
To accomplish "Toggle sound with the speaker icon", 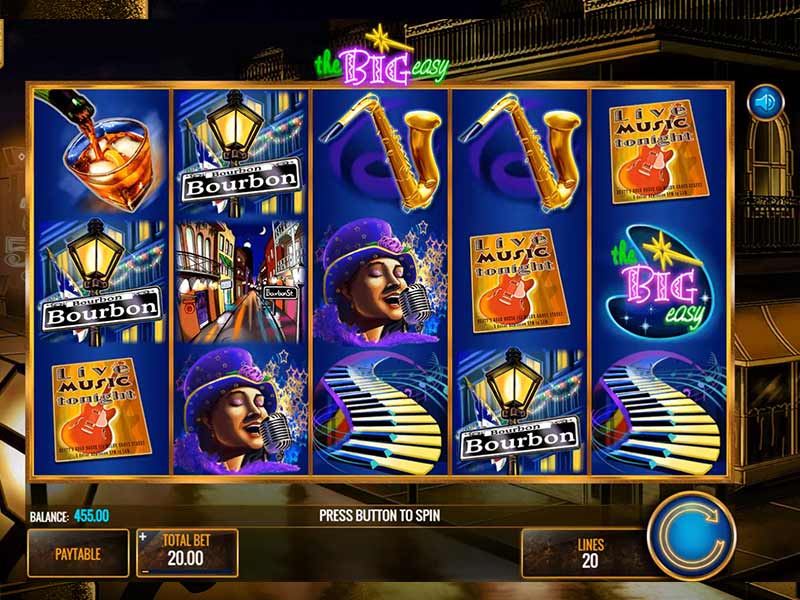I will 766,101.
